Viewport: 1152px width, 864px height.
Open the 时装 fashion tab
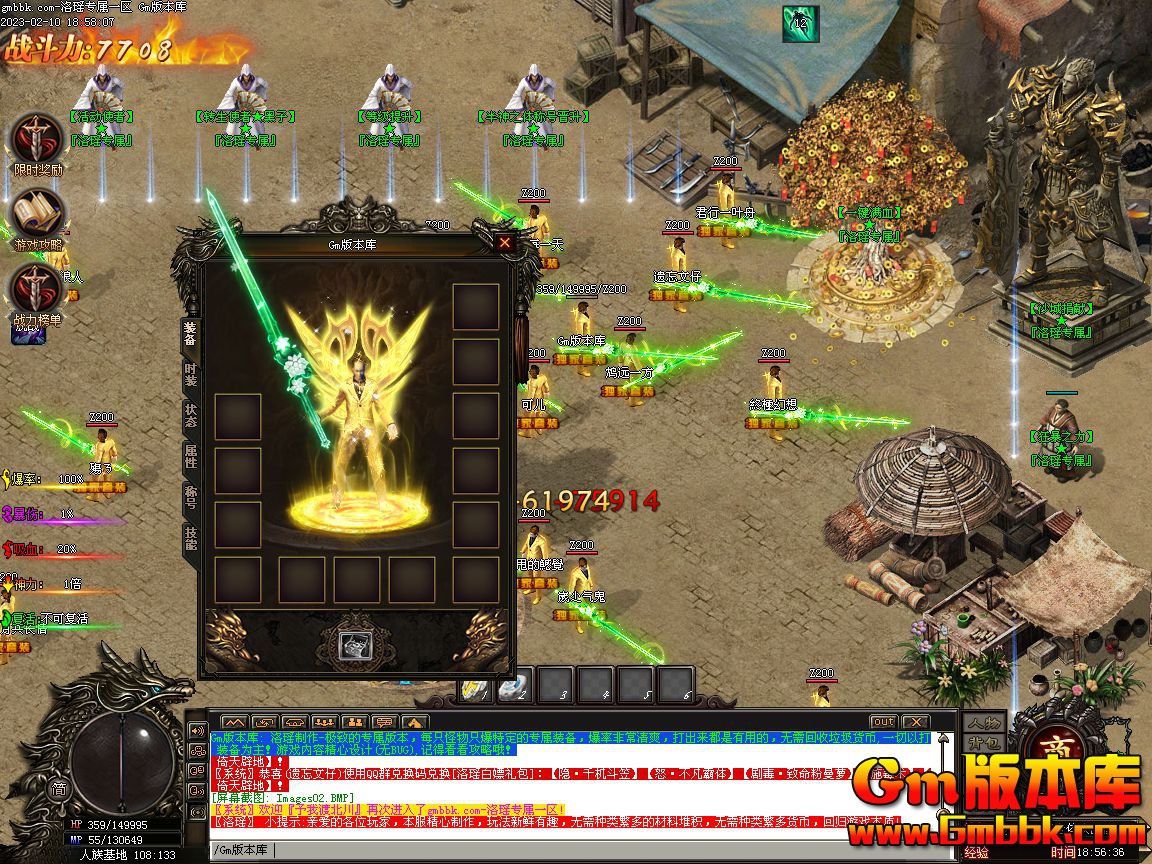coord(190,375)
